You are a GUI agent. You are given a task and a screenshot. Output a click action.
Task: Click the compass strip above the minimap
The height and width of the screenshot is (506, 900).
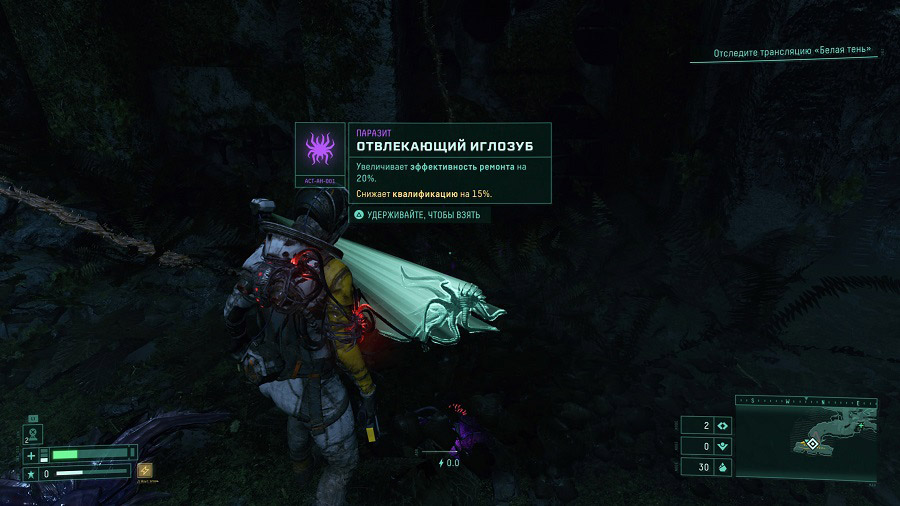coord(806,401)
